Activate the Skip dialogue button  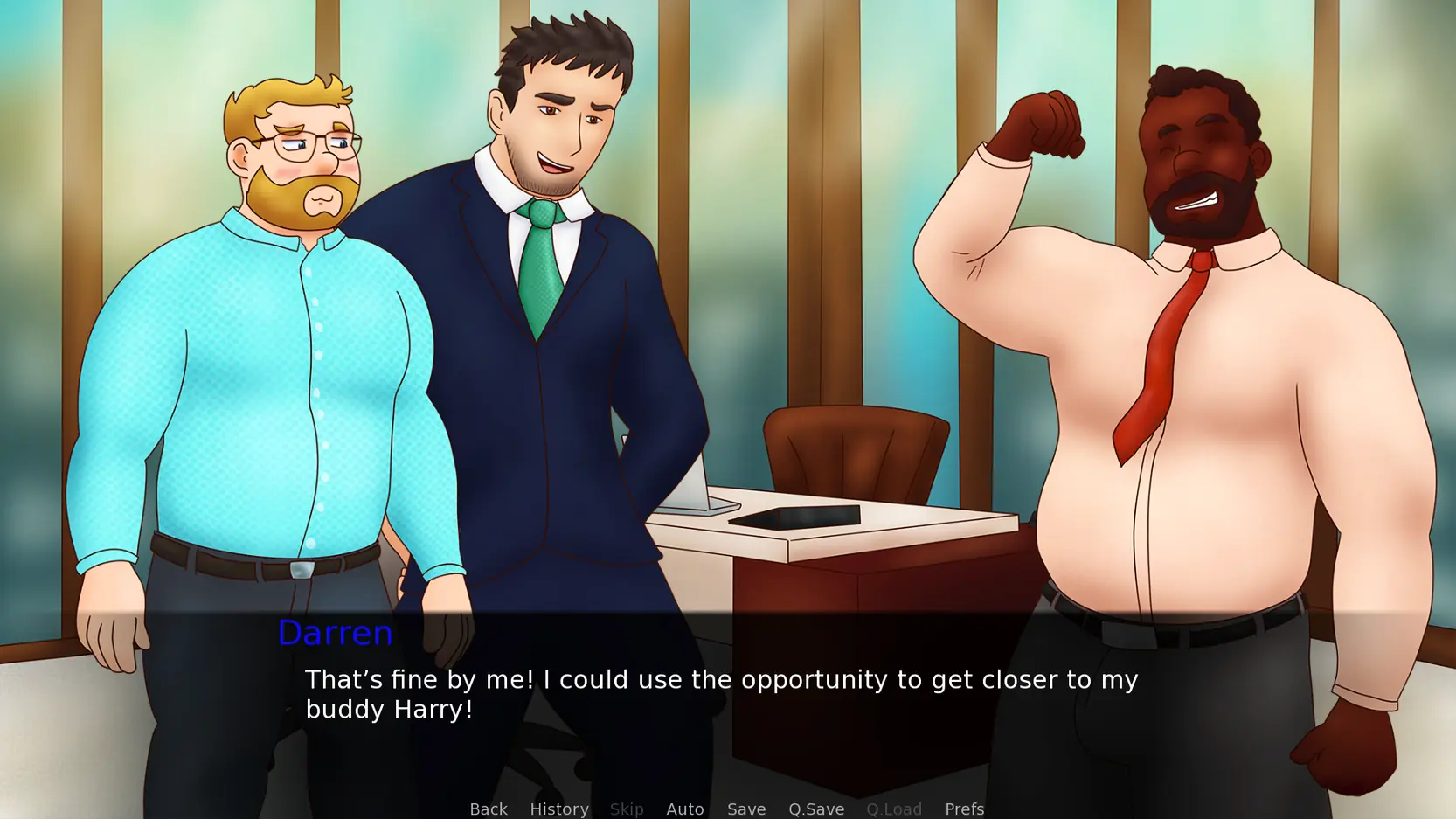coord(626,809)
